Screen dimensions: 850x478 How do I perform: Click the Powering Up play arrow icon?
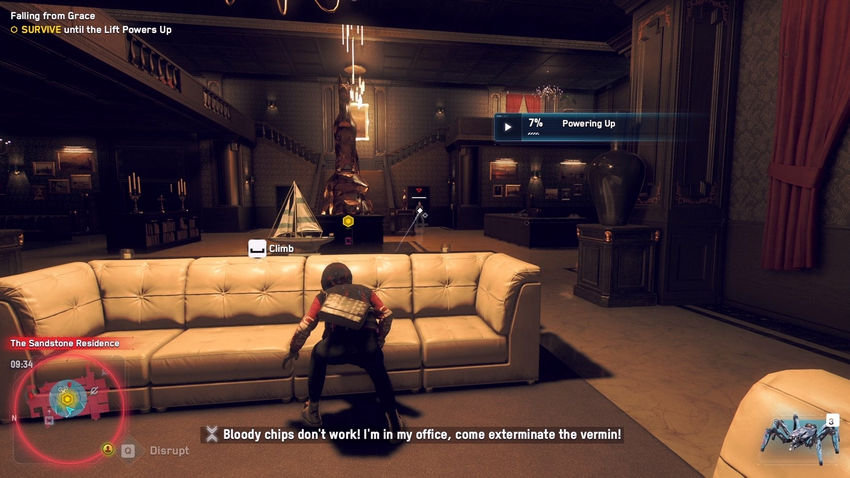click(508, 127)
